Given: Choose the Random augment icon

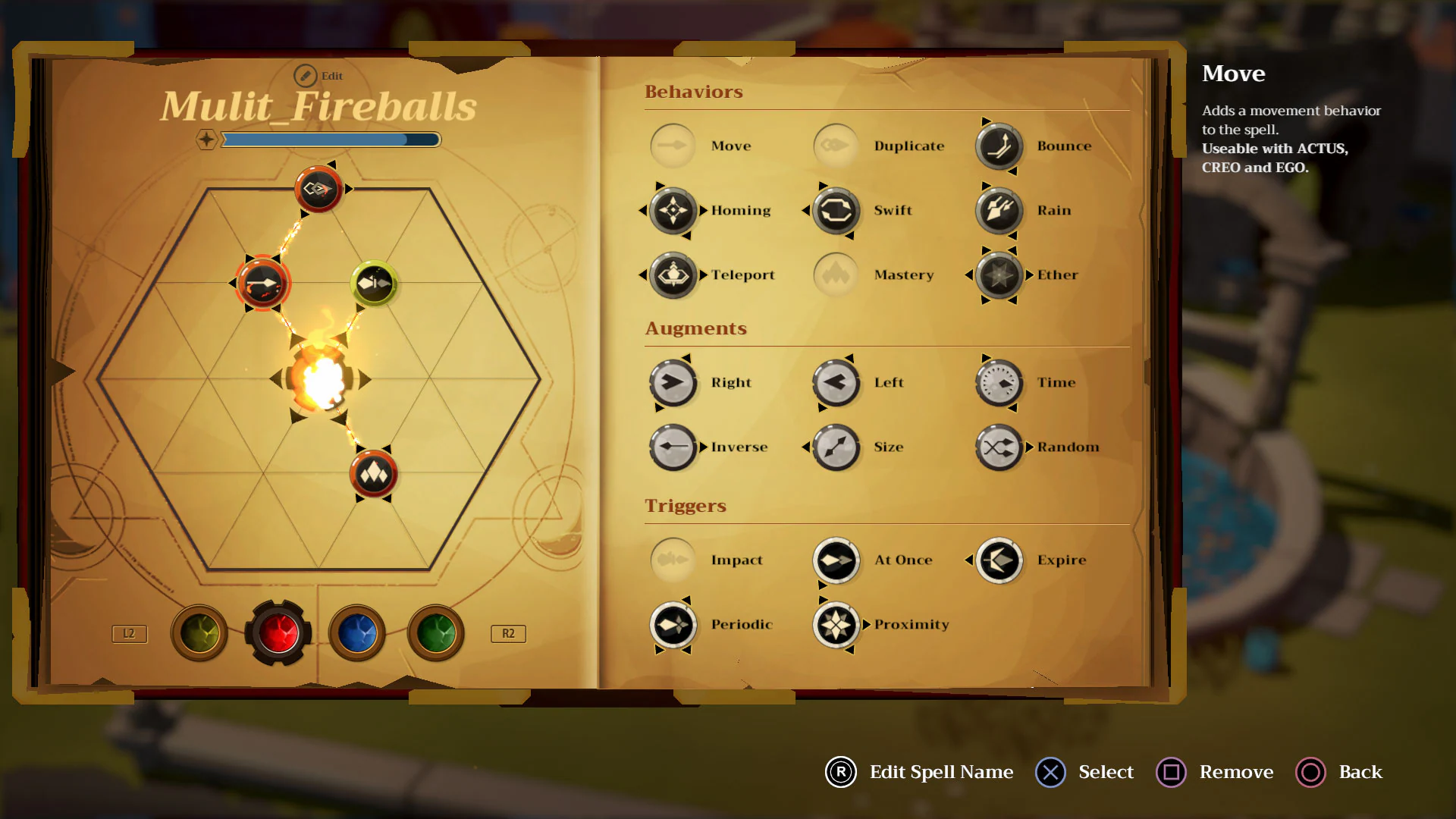Looking at the screenshot, I should click(x=998, y=447).
